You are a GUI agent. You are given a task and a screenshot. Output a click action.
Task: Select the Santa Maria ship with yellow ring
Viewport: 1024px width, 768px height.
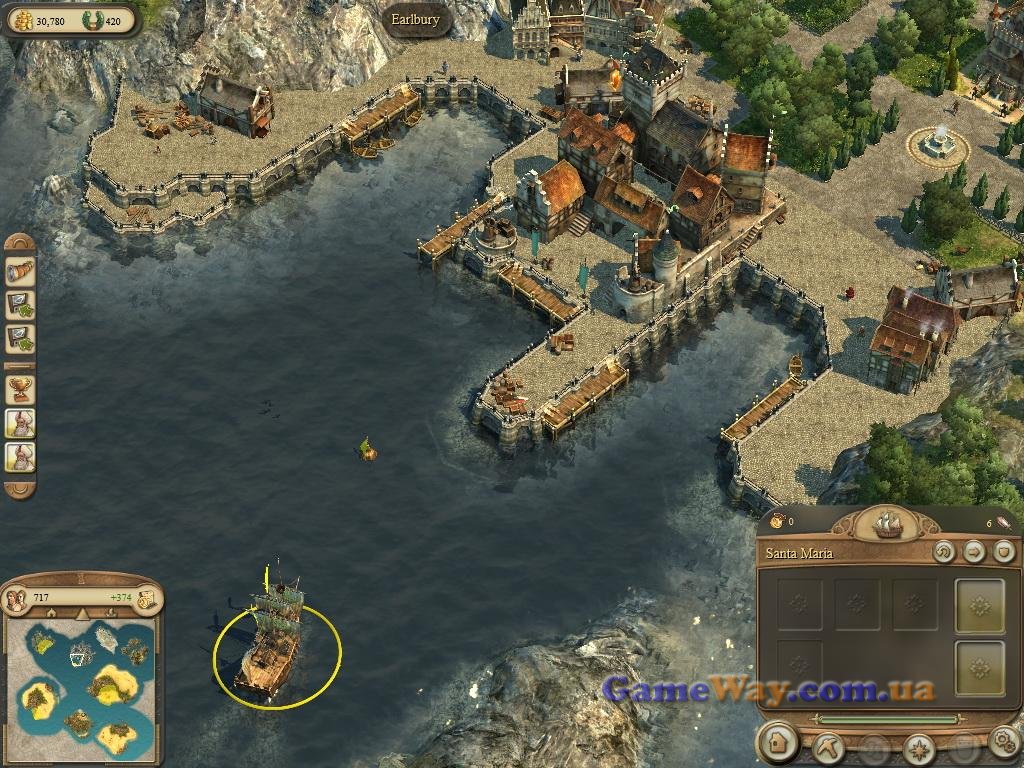272,640
